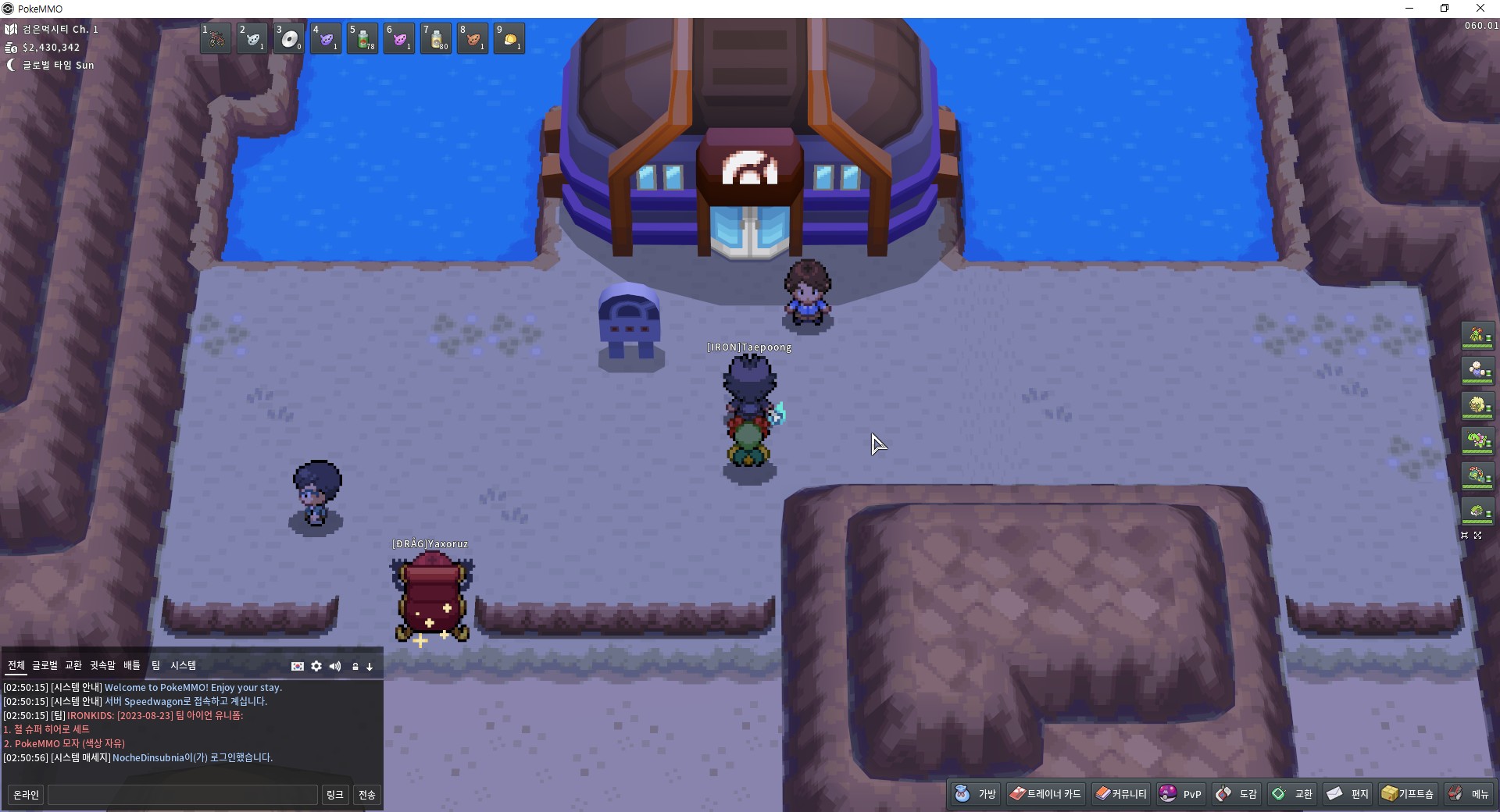Open the 기프트숍 gift shop
This screenshot has height=812, width=1500.
[1408, 794]
